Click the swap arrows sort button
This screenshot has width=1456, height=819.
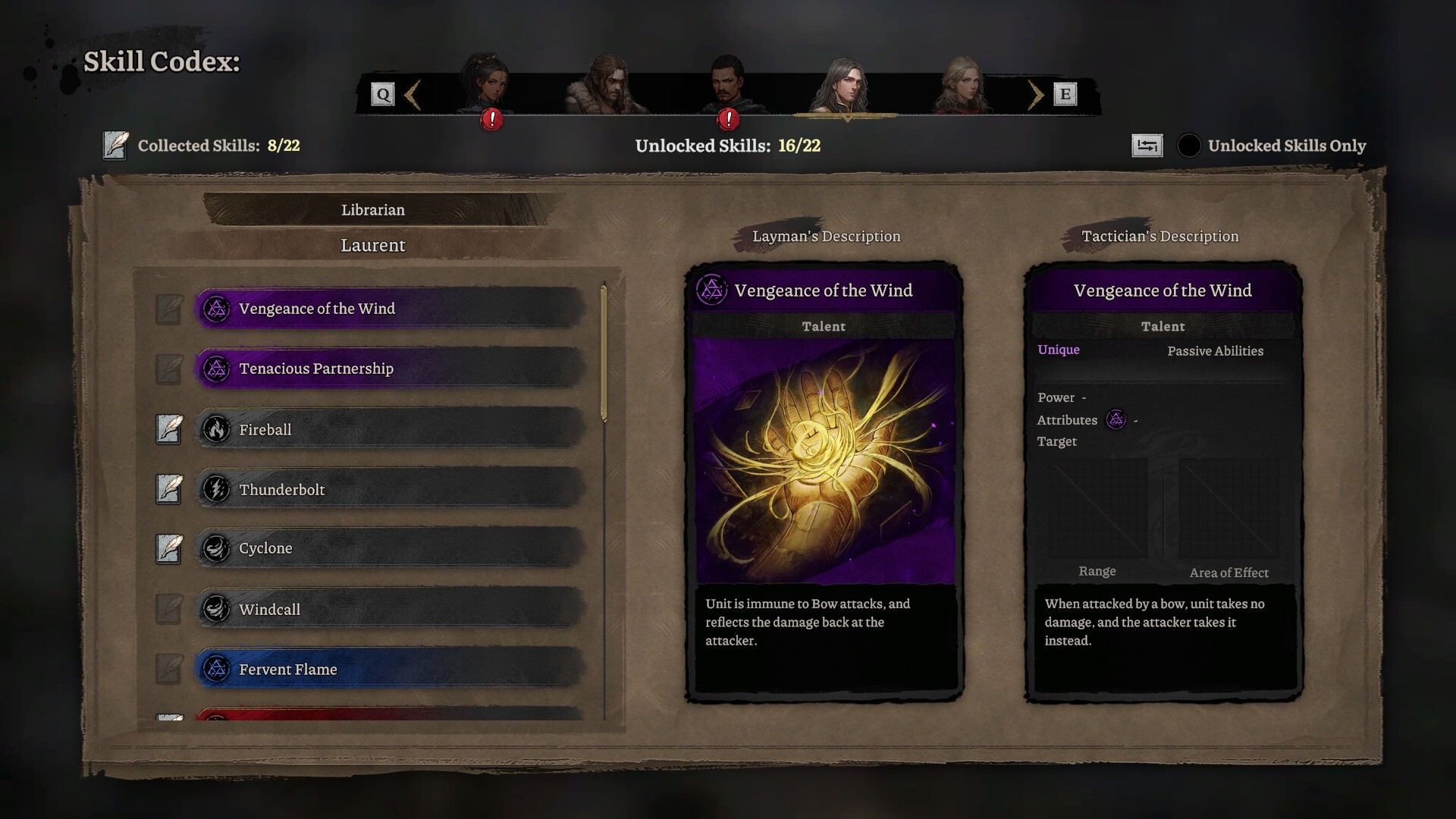pos(1147,146)
